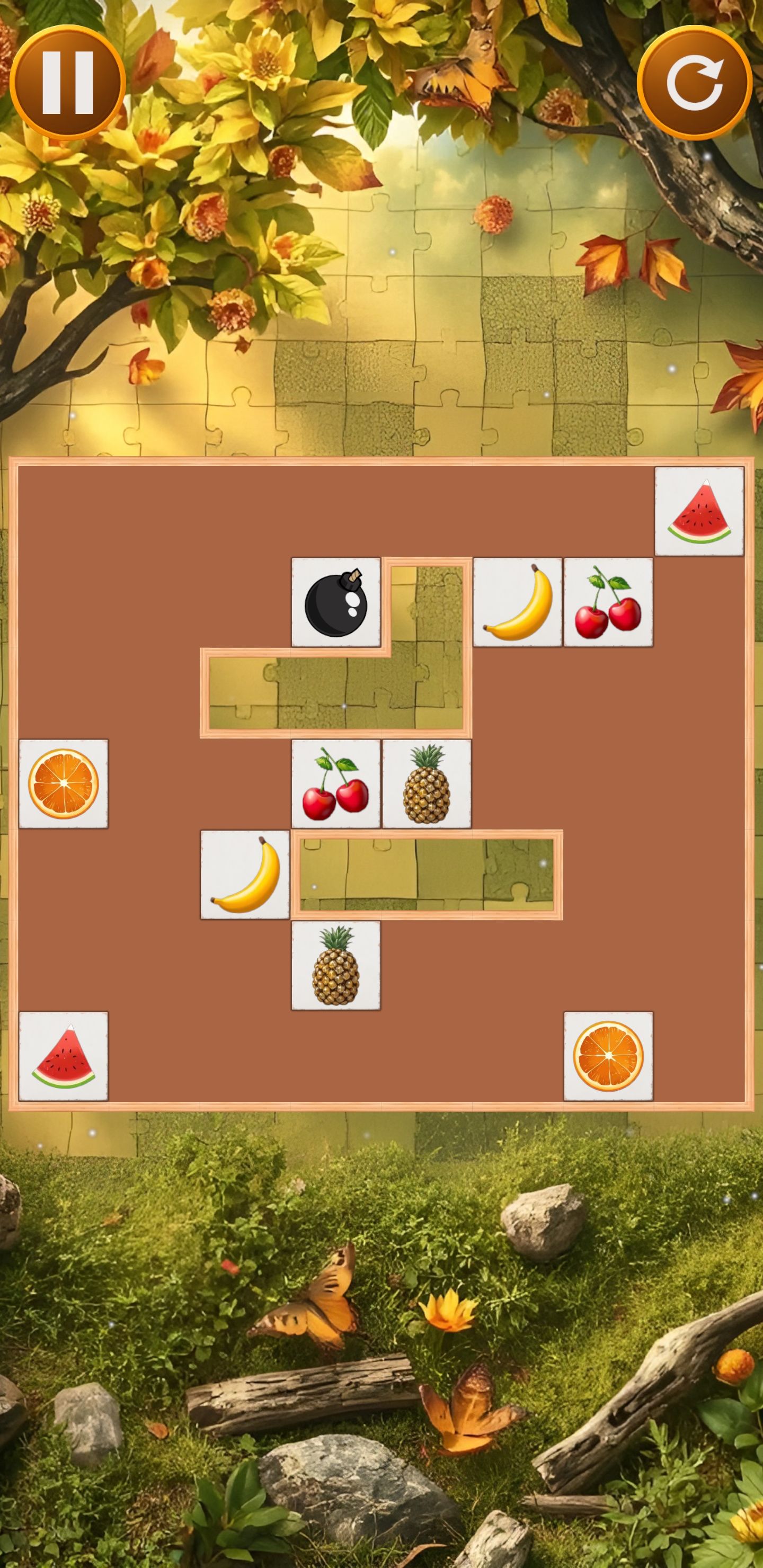Viewport: 763px width, 1568px height.
Task: Choose the pineapple tile adjoining the cherries
Action: pos(426,783)
